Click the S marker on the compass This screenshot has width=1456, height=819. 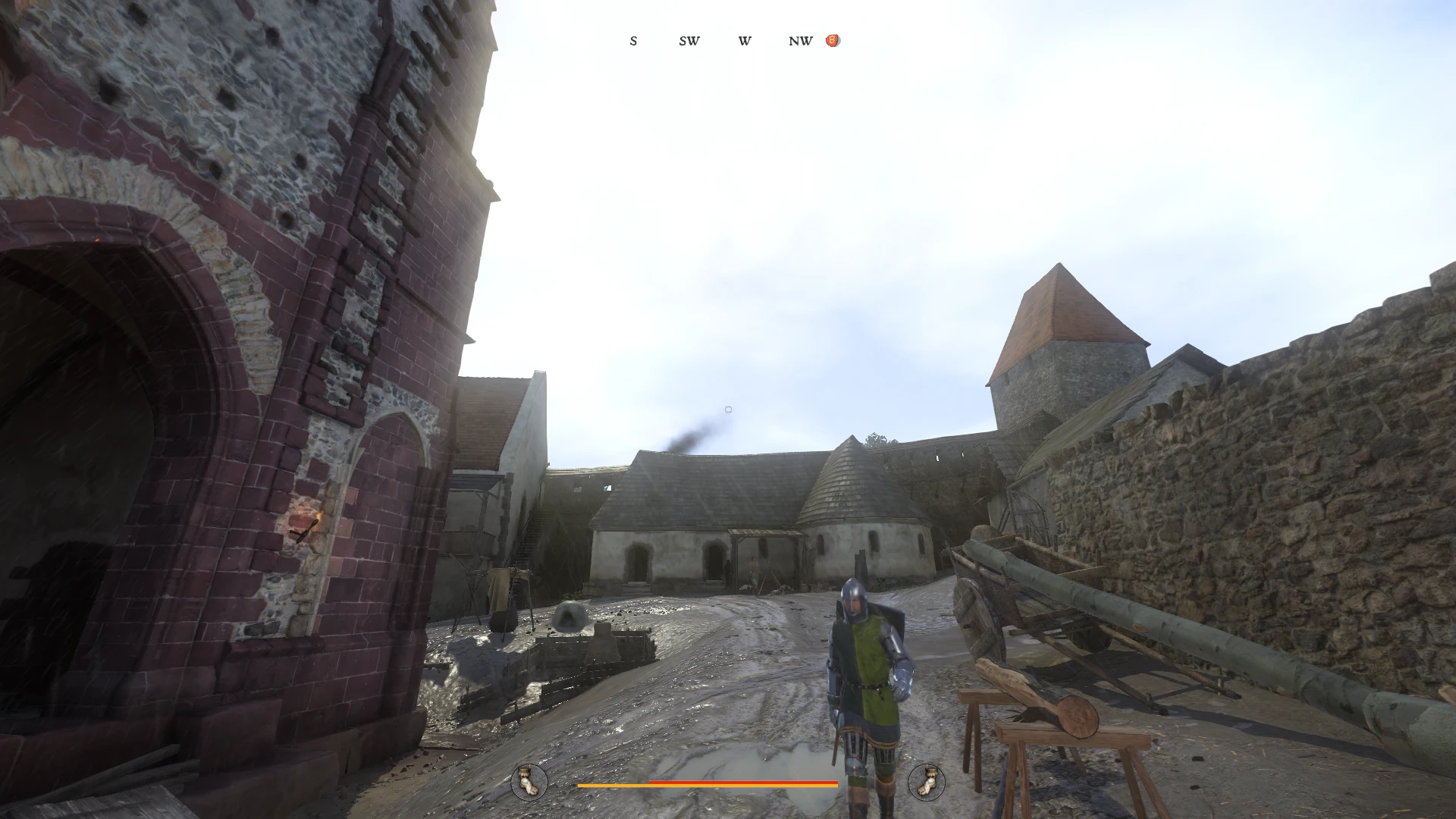633,42
